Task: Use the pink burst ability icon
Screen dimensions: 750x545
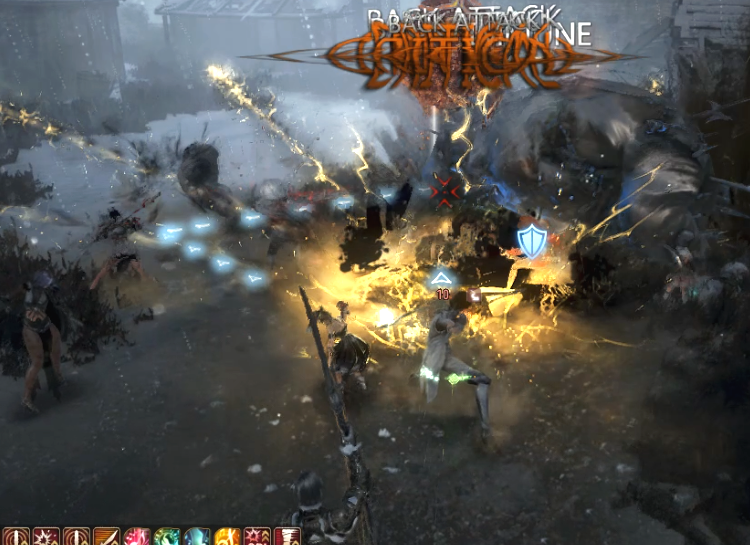Action: pyautogui.click(x=136, y=537)
